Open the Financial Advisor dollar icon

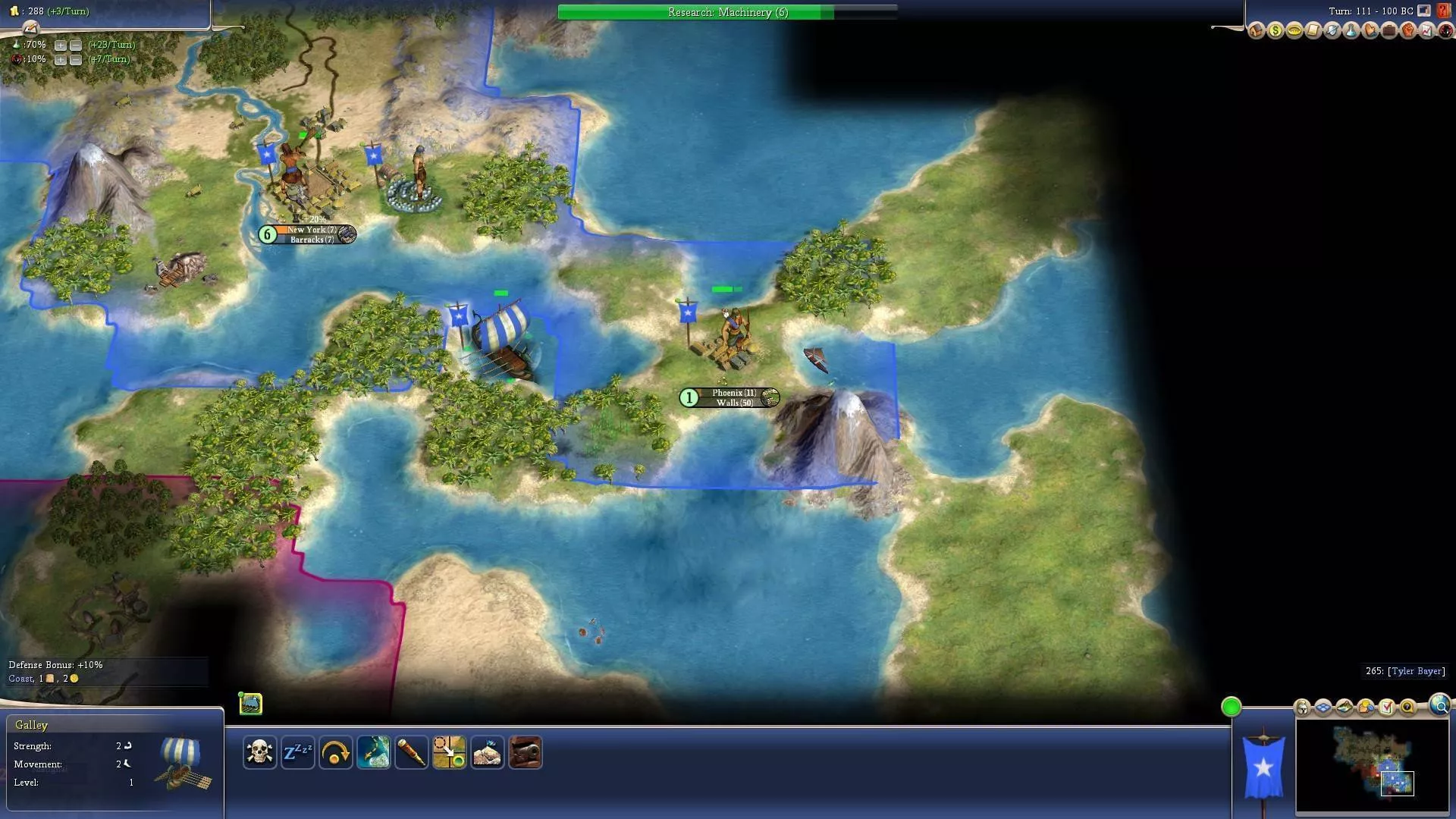point(1276,31)
